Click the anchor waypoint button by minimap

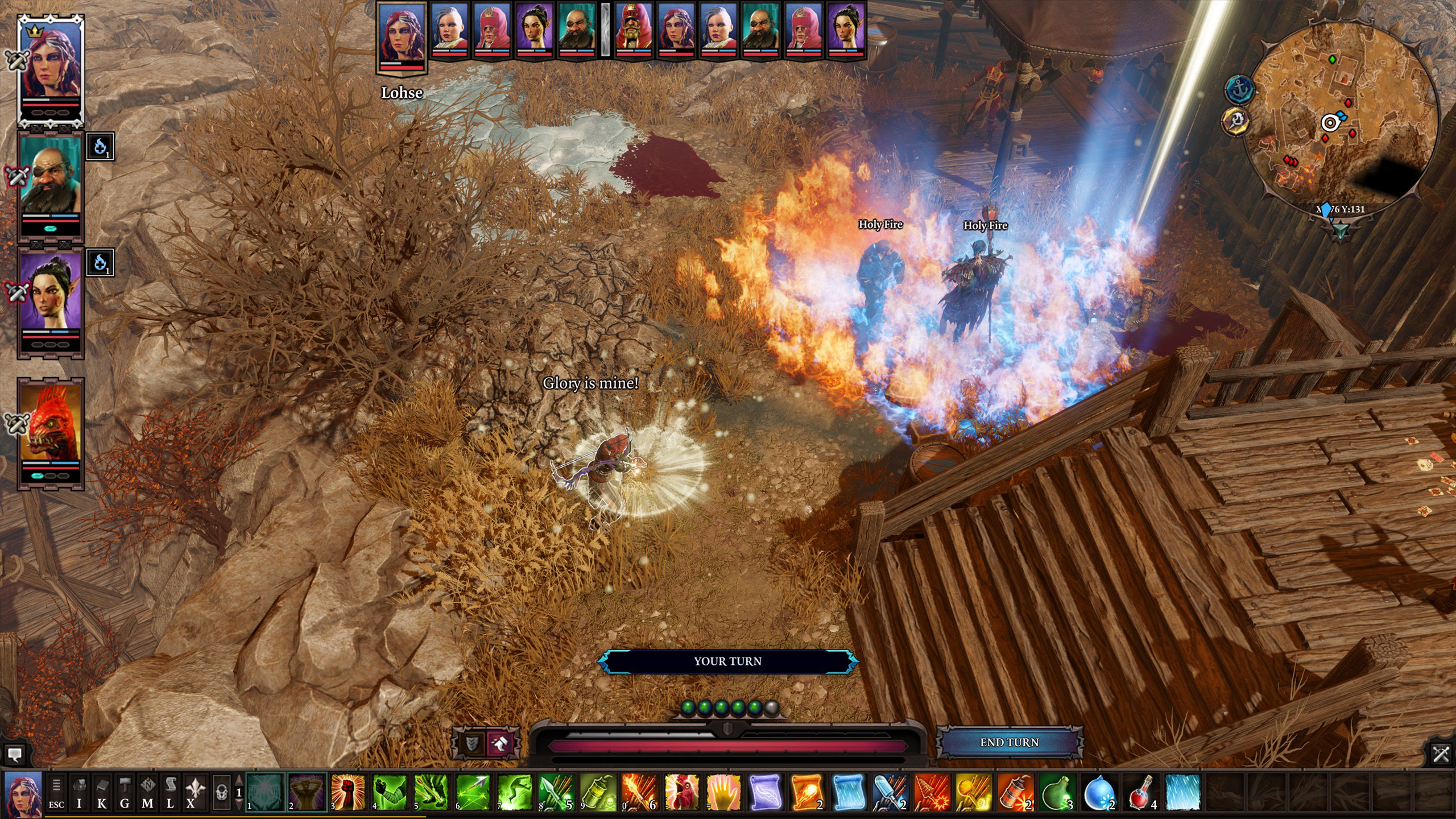point(1240,90)
